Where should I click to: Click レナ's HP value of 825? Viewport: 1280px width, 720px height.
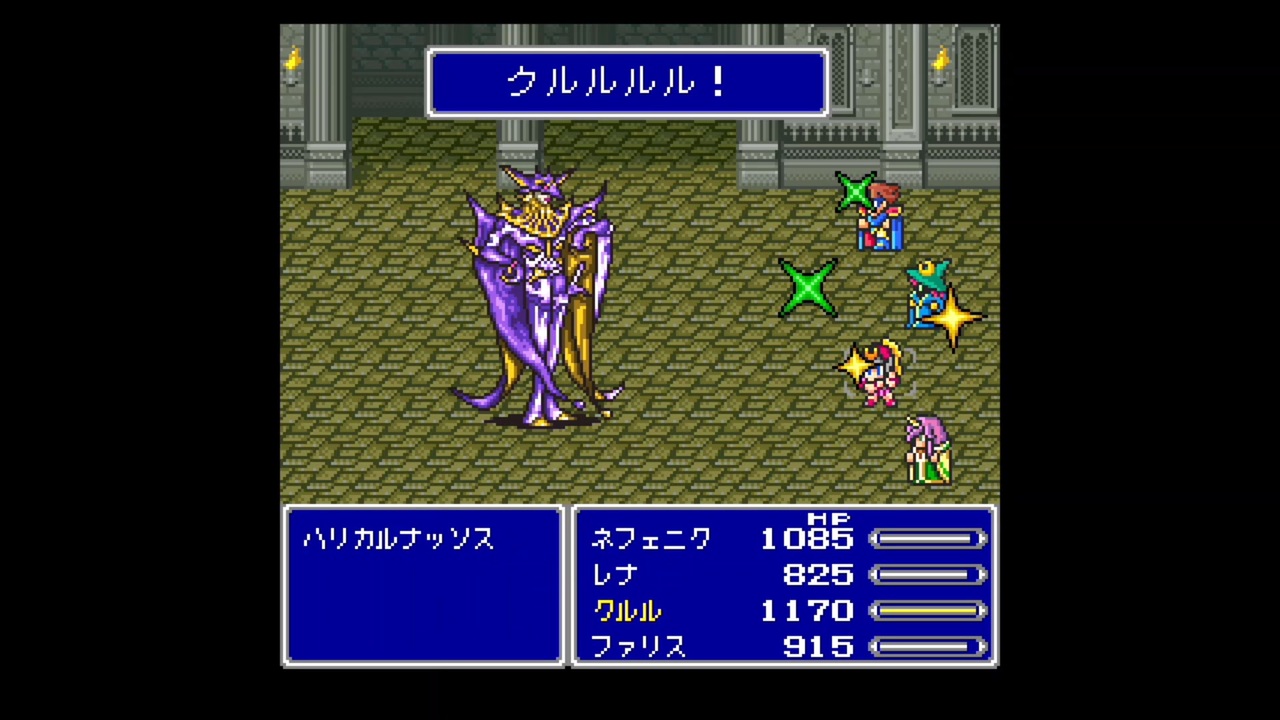(x=818, y=575)
